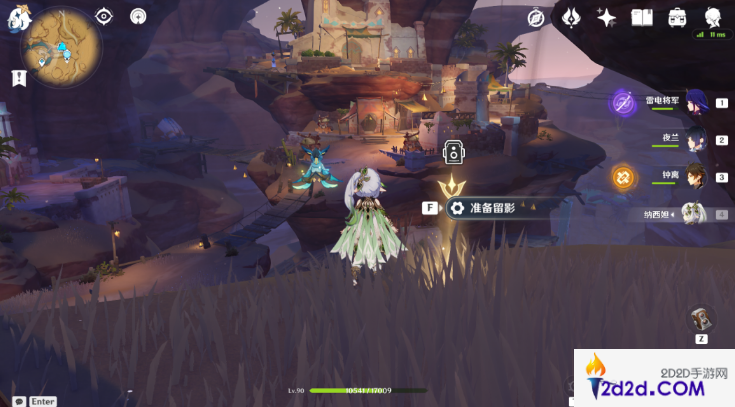Image resolution: width=735 pixels, height=407 pixels.
Task: Open the Adventurer Handbook book icon
Action: 642,17
